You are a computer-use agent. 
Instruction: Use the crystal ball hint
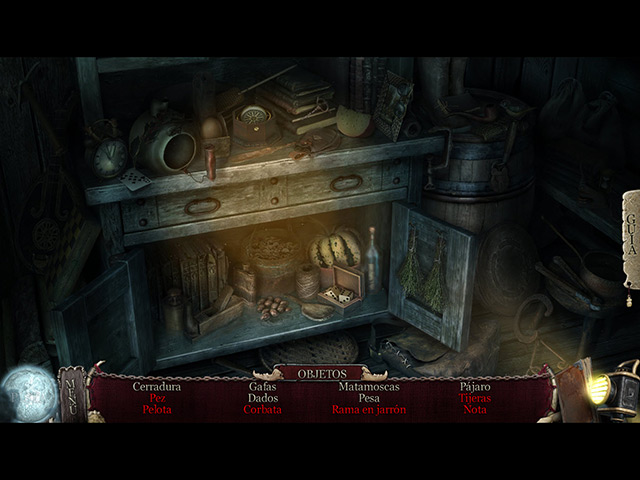26,390
